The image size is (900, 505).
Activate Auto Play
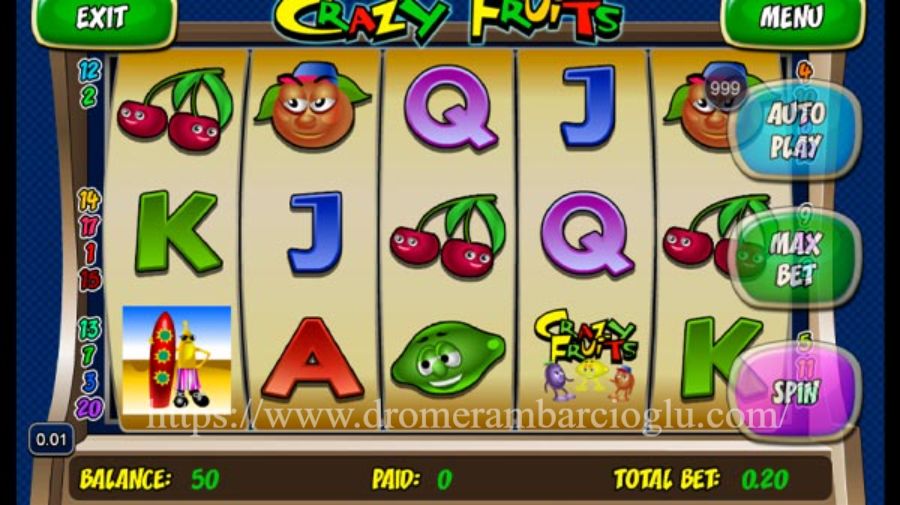click(x=795, y=130)
